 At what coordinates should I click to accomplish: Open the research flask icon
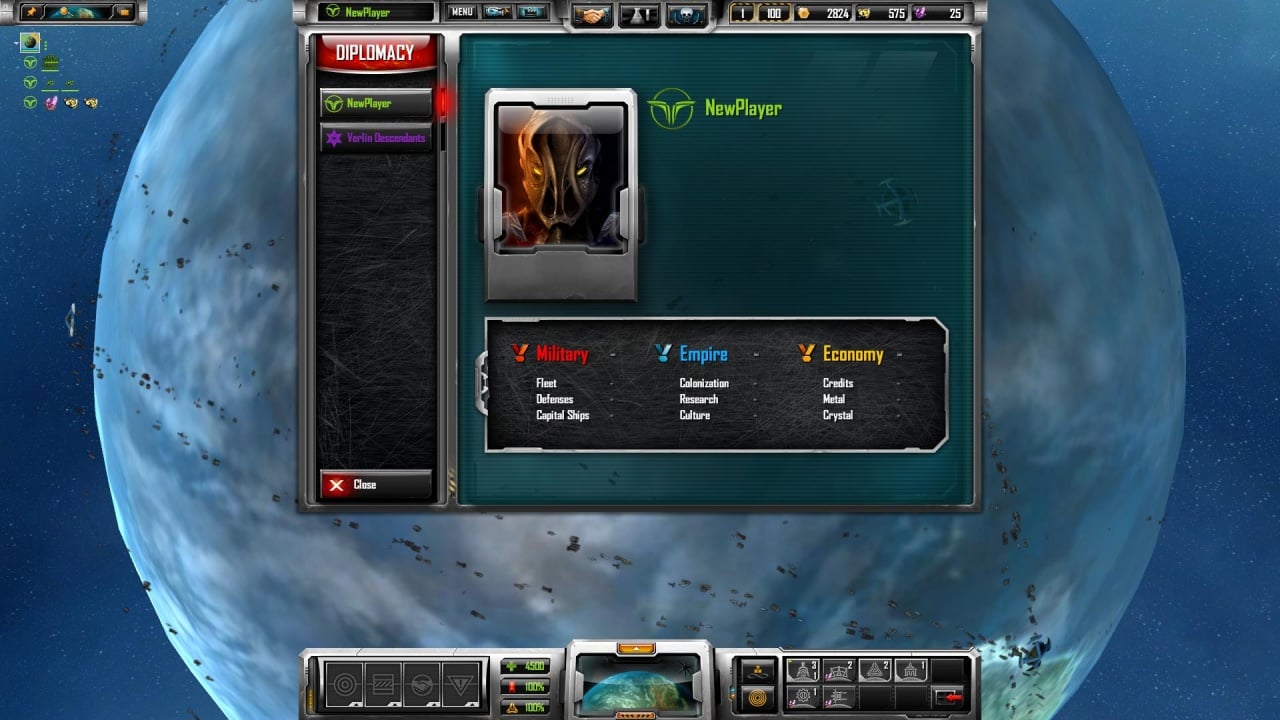tap(640, 15)
